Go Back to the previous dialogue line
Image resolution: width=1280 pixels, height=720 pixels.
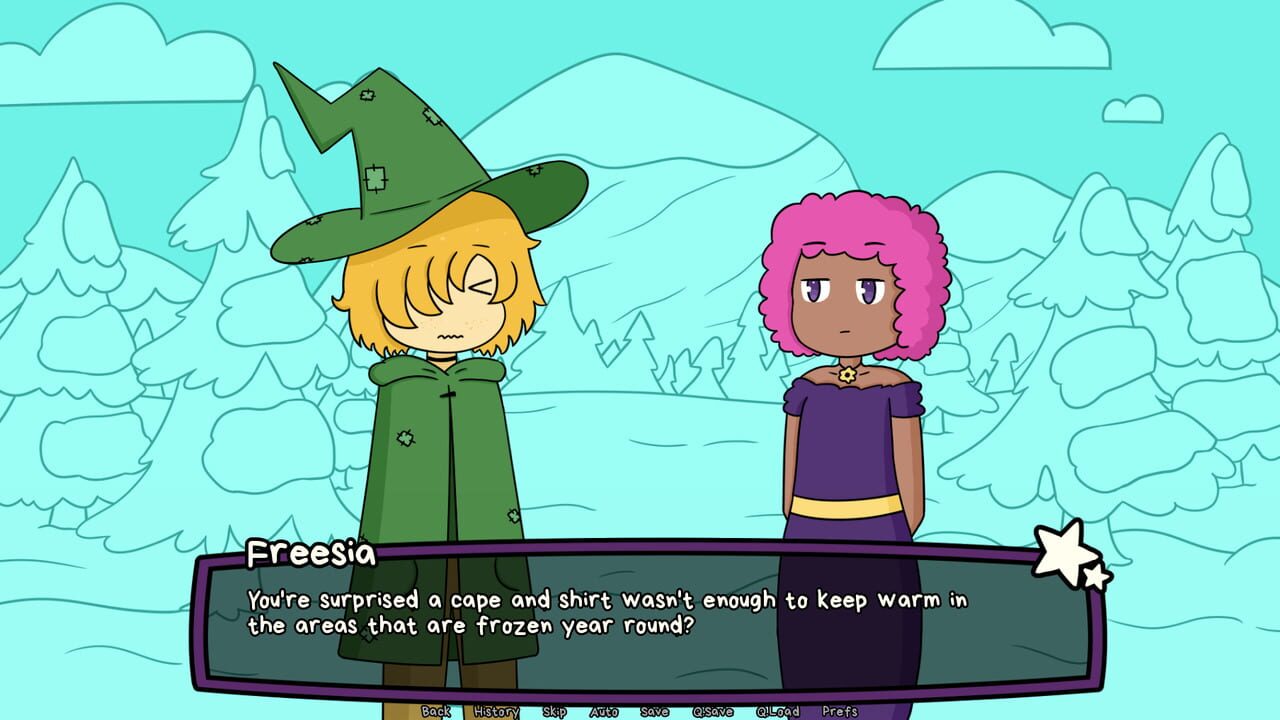(436, 712)
